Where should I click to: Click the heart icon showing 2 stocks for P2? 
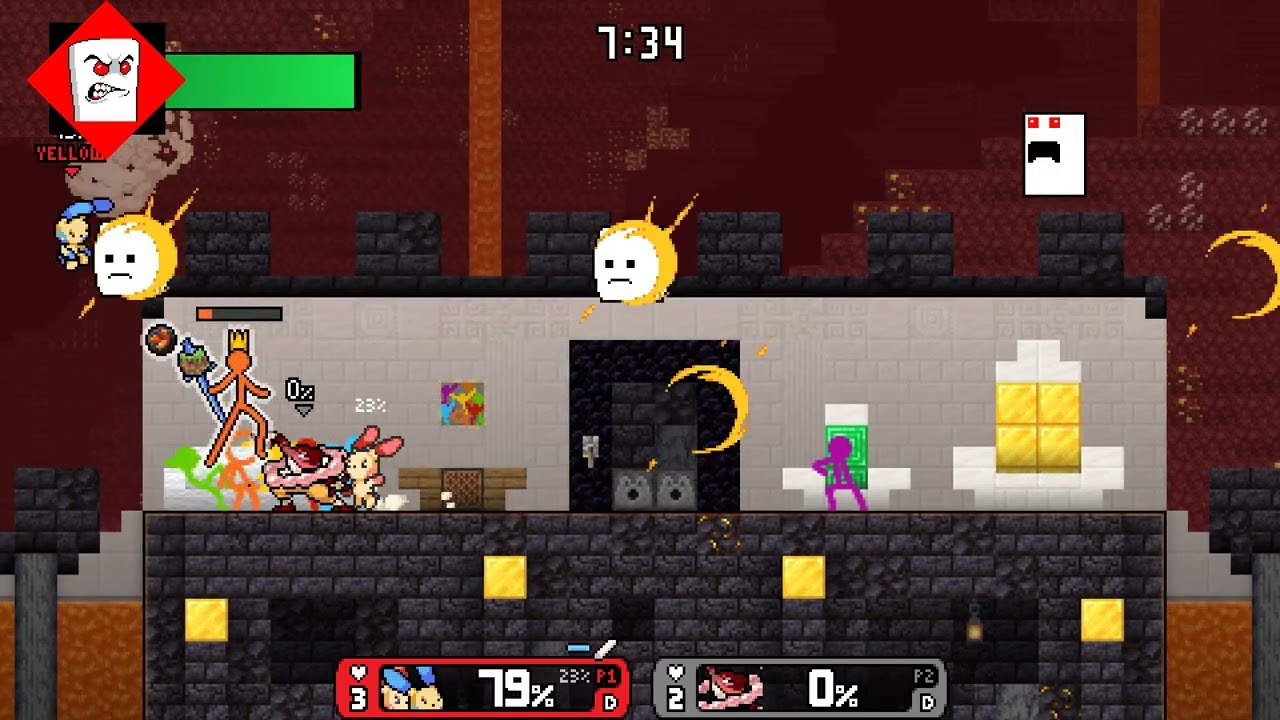point(676,686)
